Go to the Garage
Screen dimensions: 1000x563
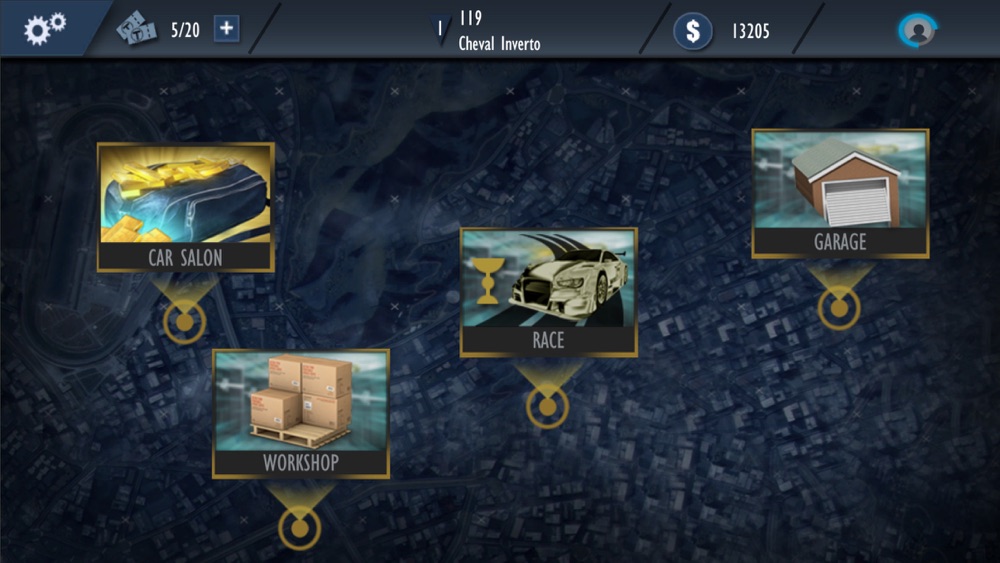pos(840,194)
